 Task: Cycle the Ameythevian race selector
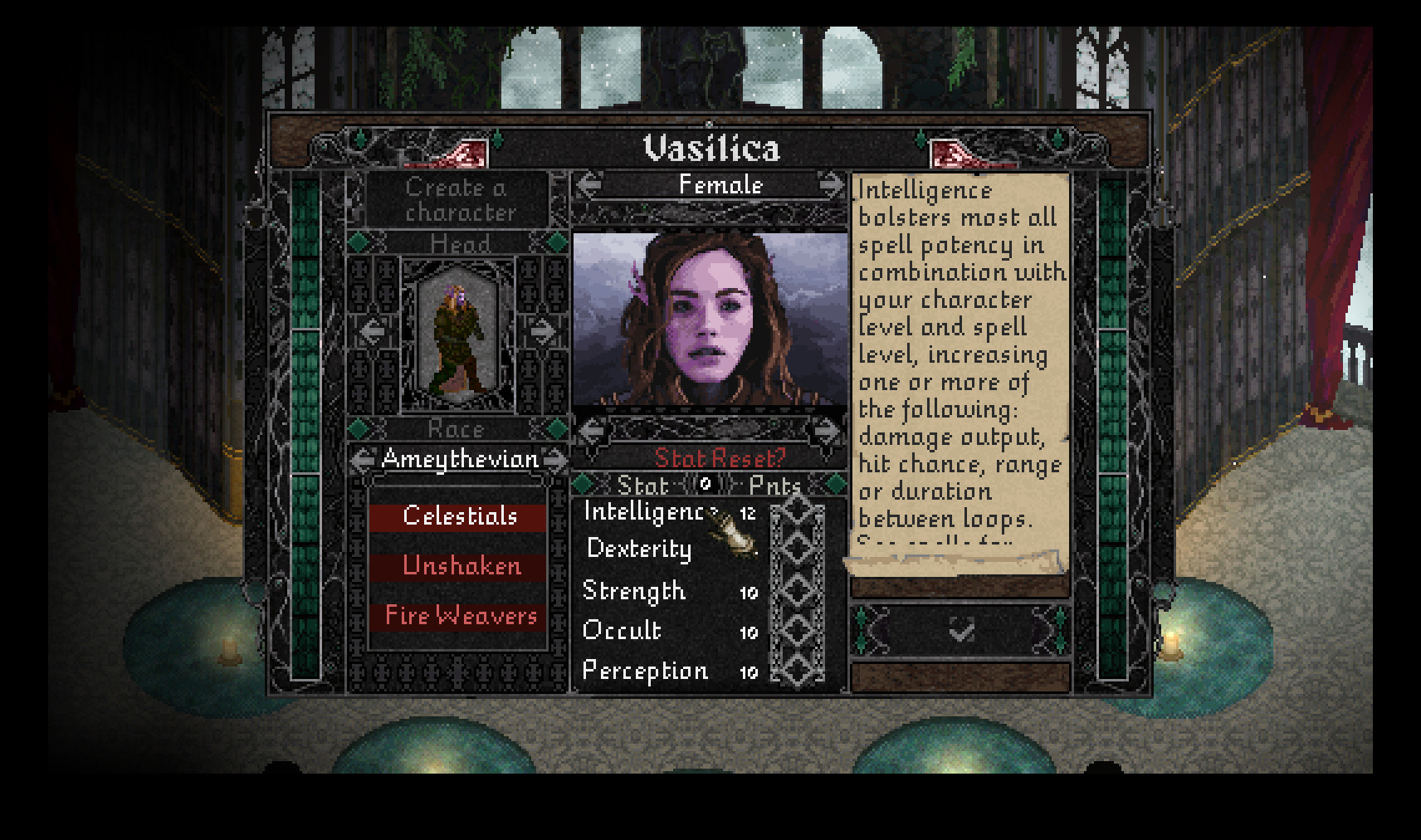pos(457,457)
